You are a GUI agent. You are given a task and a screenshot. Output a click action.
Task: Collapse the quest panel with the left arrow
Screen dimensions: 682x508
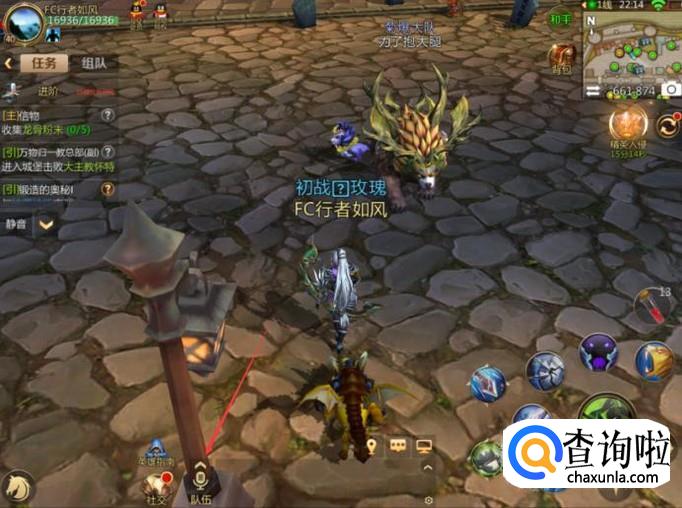(x=8, y=63)
